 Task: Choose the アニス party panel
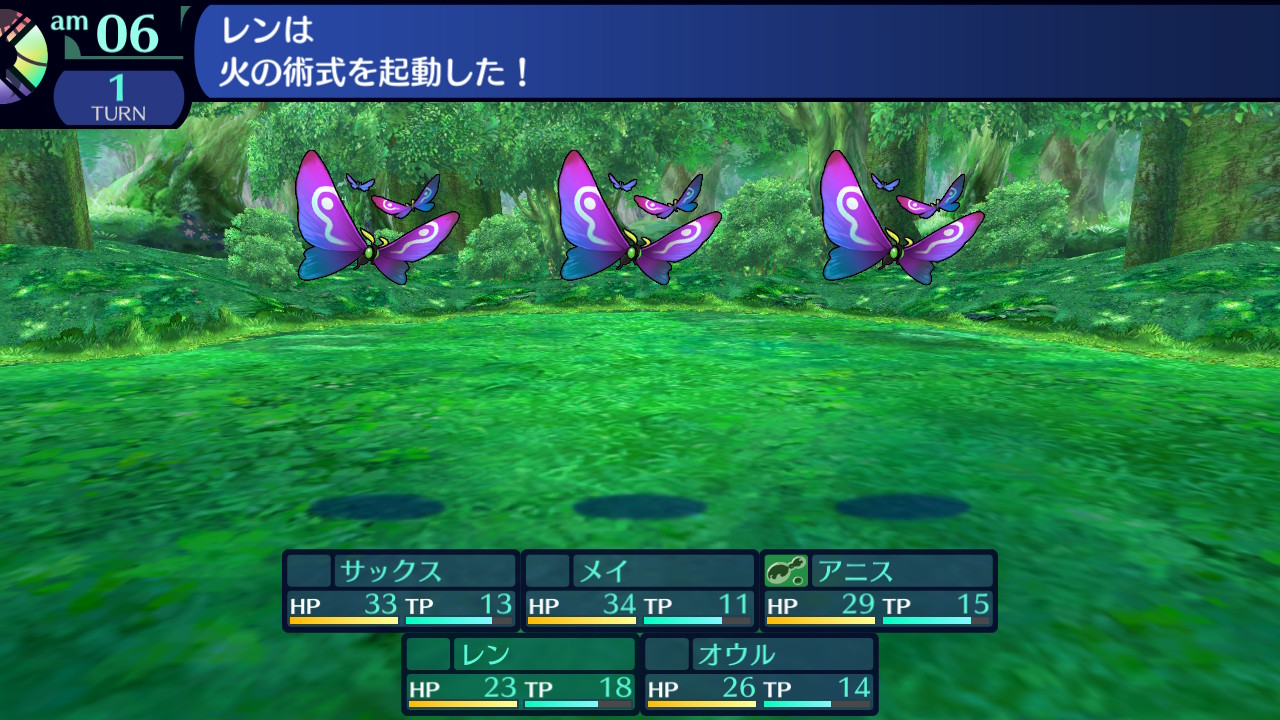click(879, 590)
